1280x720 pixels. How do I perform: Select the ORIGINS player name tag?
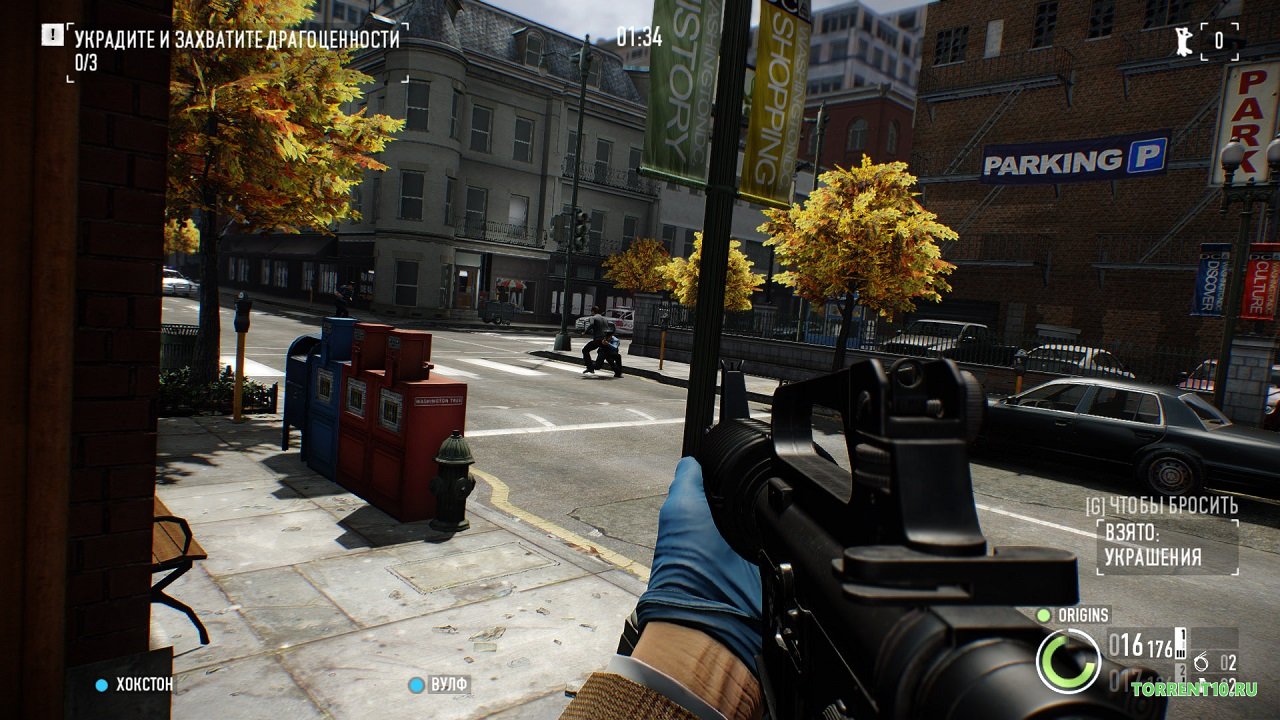click(x=1082, y=615)
